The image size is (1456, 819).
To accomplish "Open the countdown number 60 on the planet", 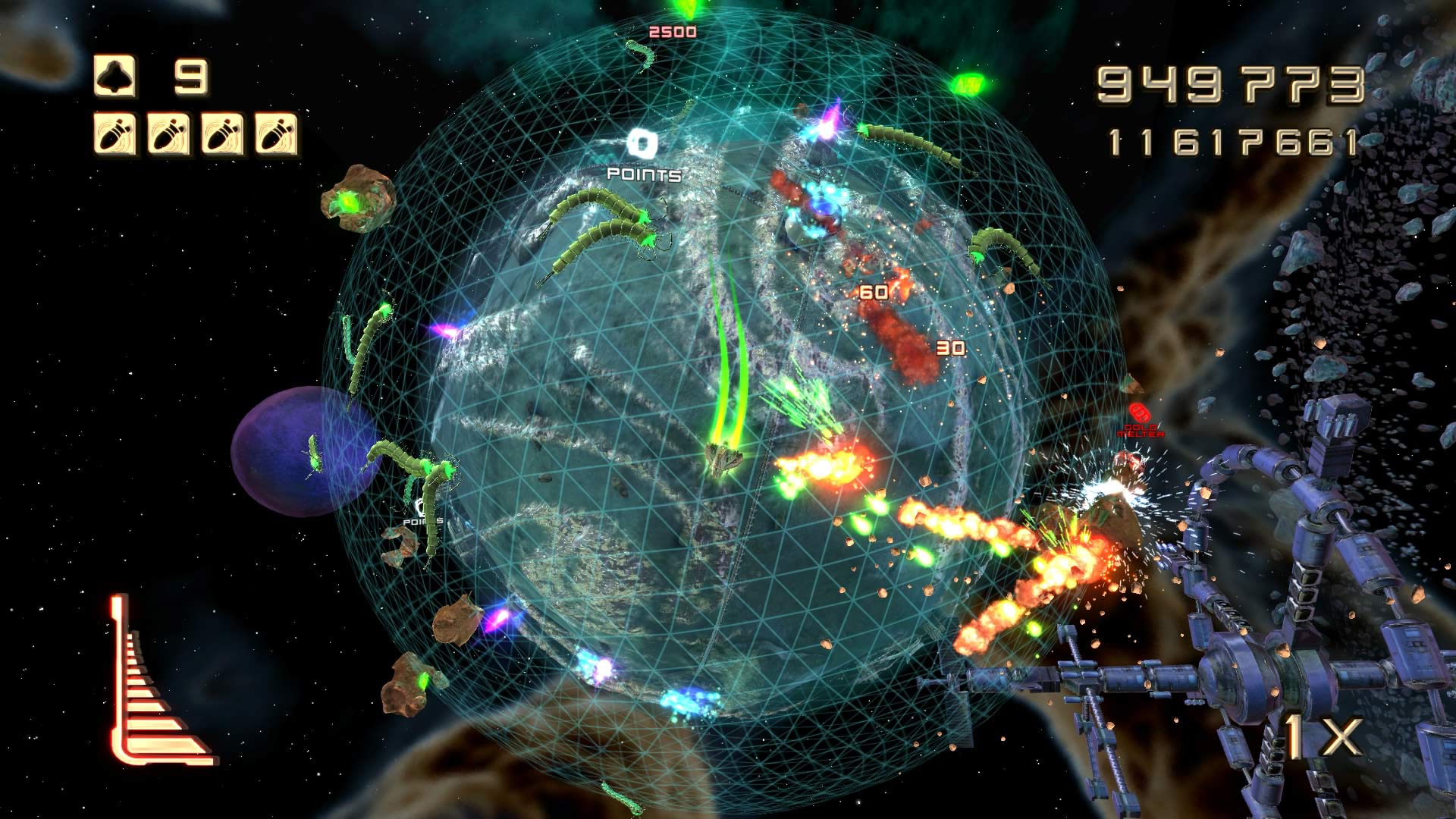I will click(874, 290).
